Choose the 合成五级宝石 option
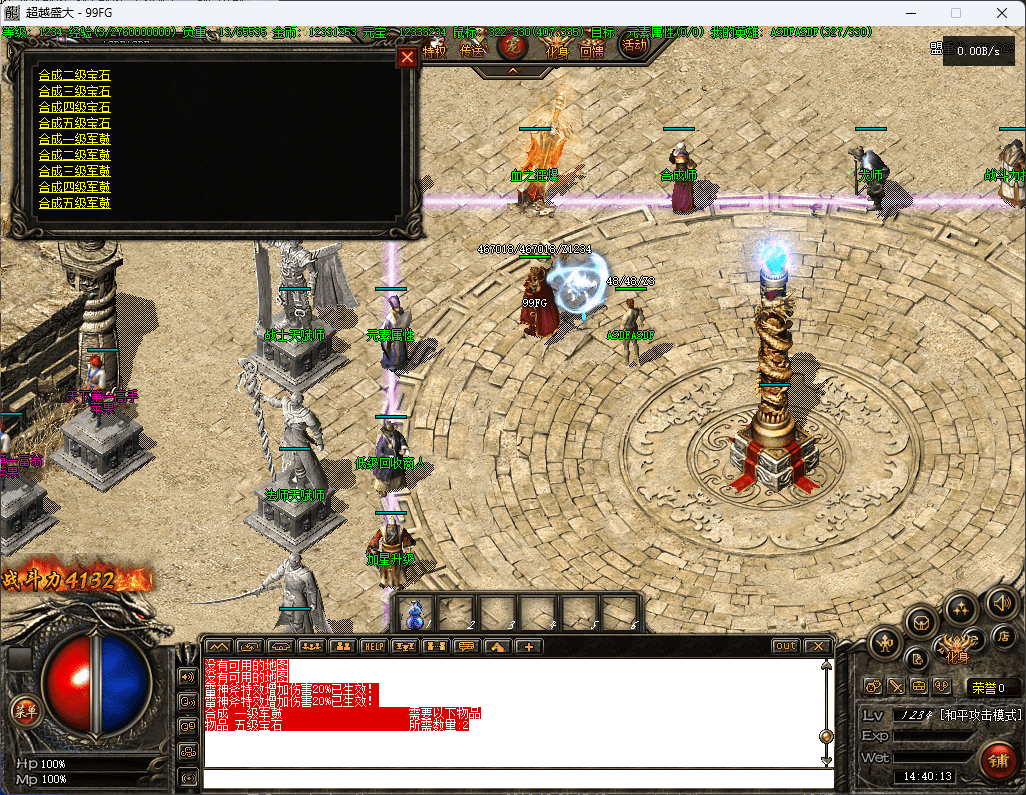 74,123
